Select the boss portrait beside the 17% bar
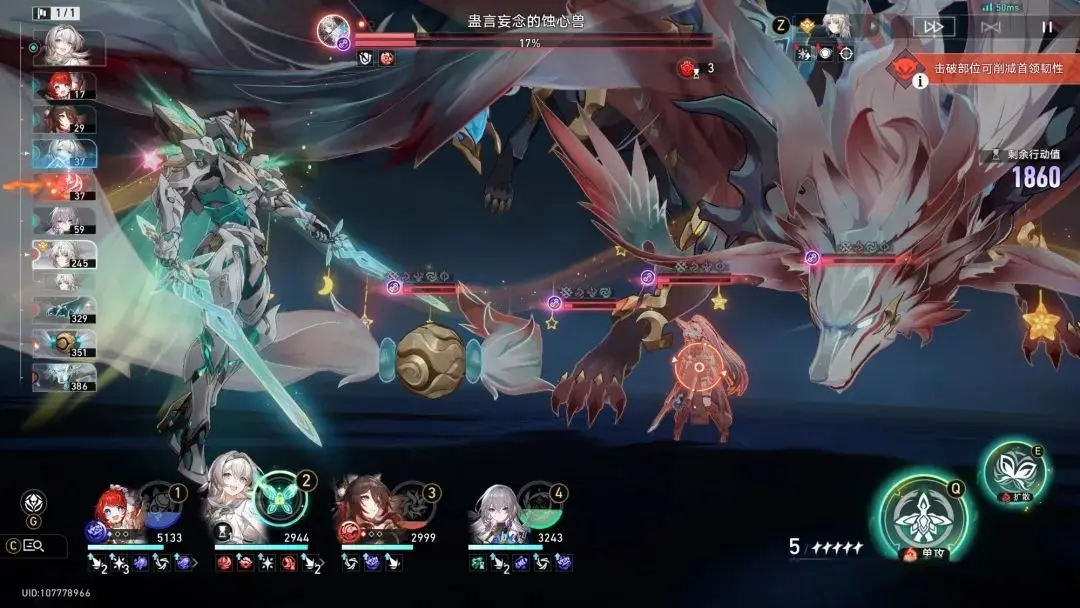The image size is (1080, 608). coord(333,30)
